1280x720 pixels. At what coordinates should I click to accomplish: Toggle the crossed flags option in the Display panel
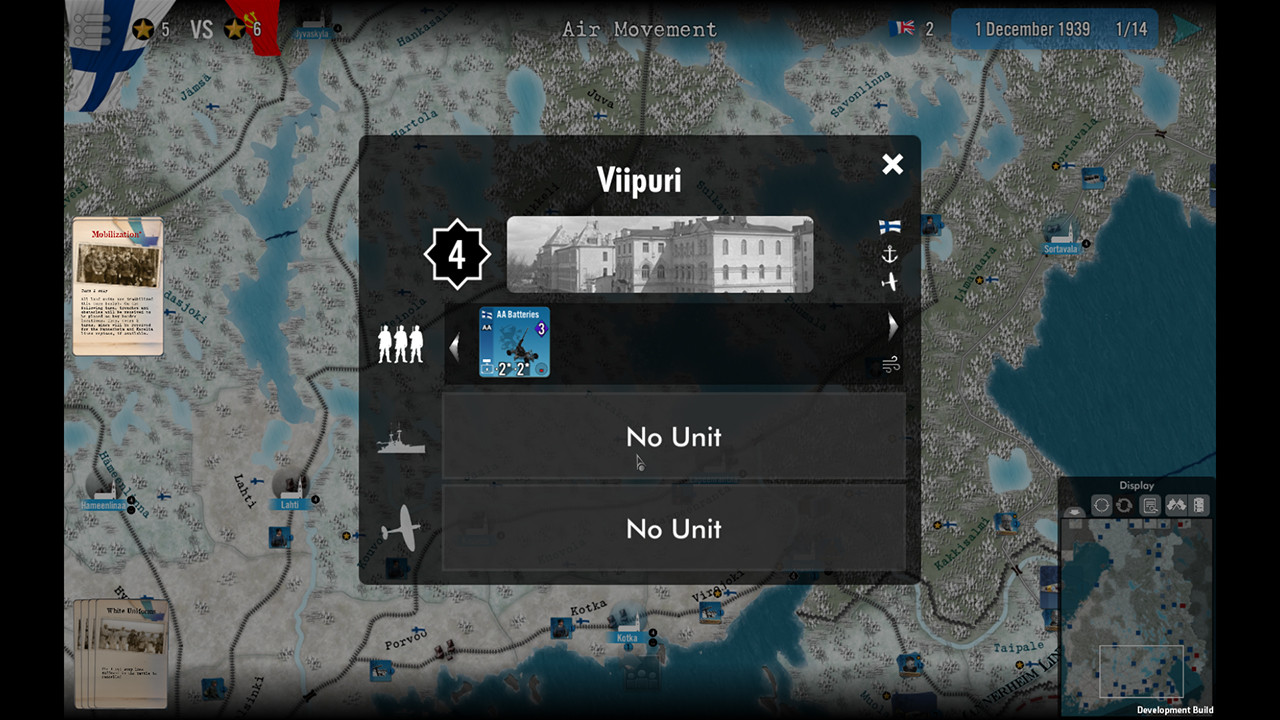[1176, 505]
